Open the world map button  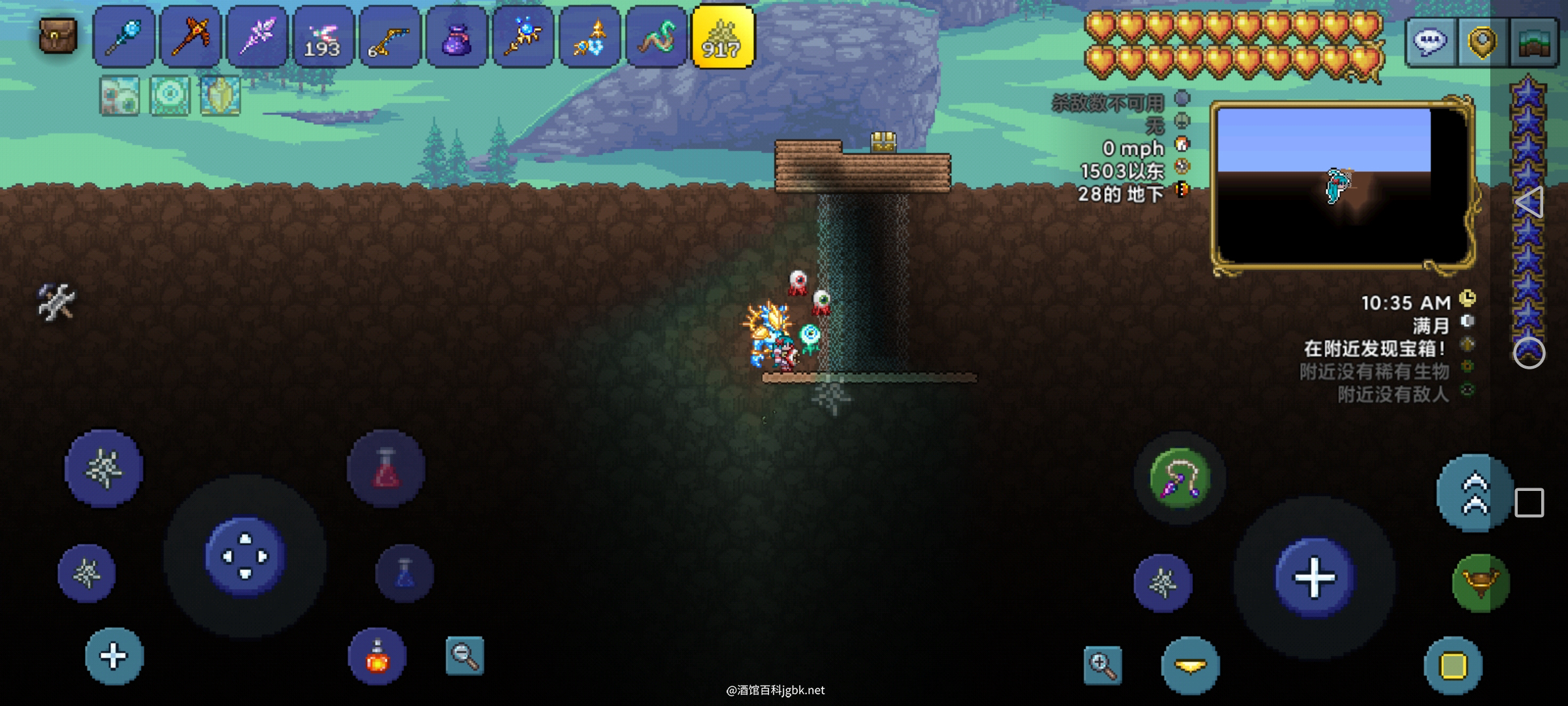point(1534,42)
